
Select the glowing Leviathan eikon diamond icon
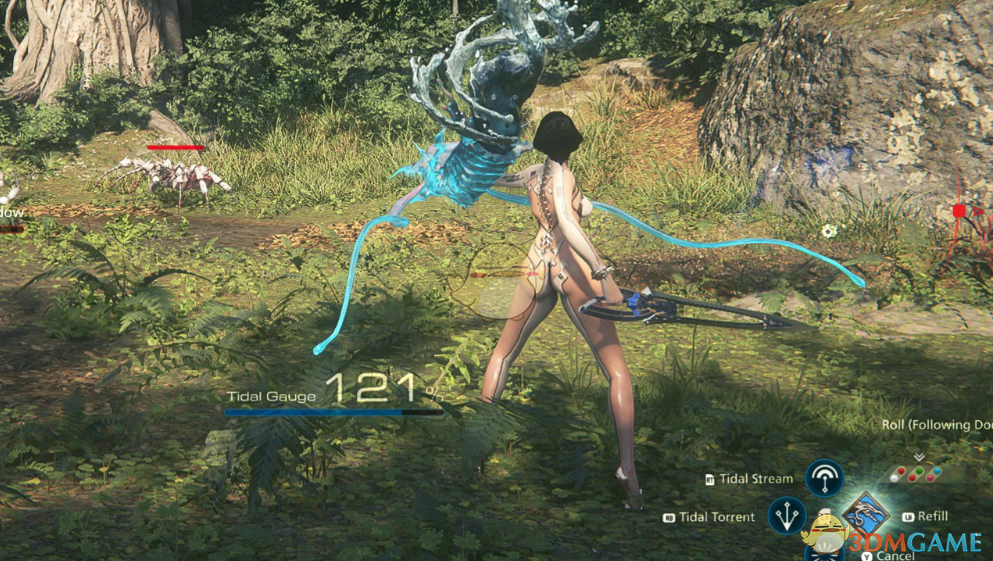[x=865, y=513]
